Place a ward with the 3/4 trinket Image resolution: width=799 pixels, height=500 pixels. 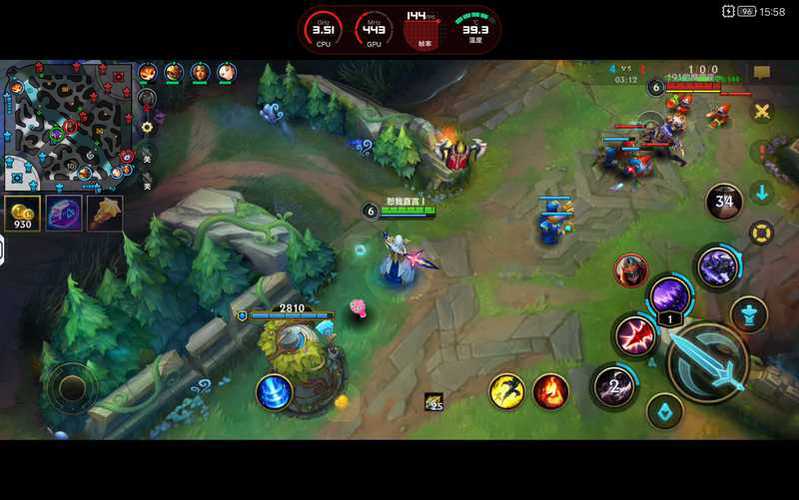pyautogui.click(x=723, y=202)
